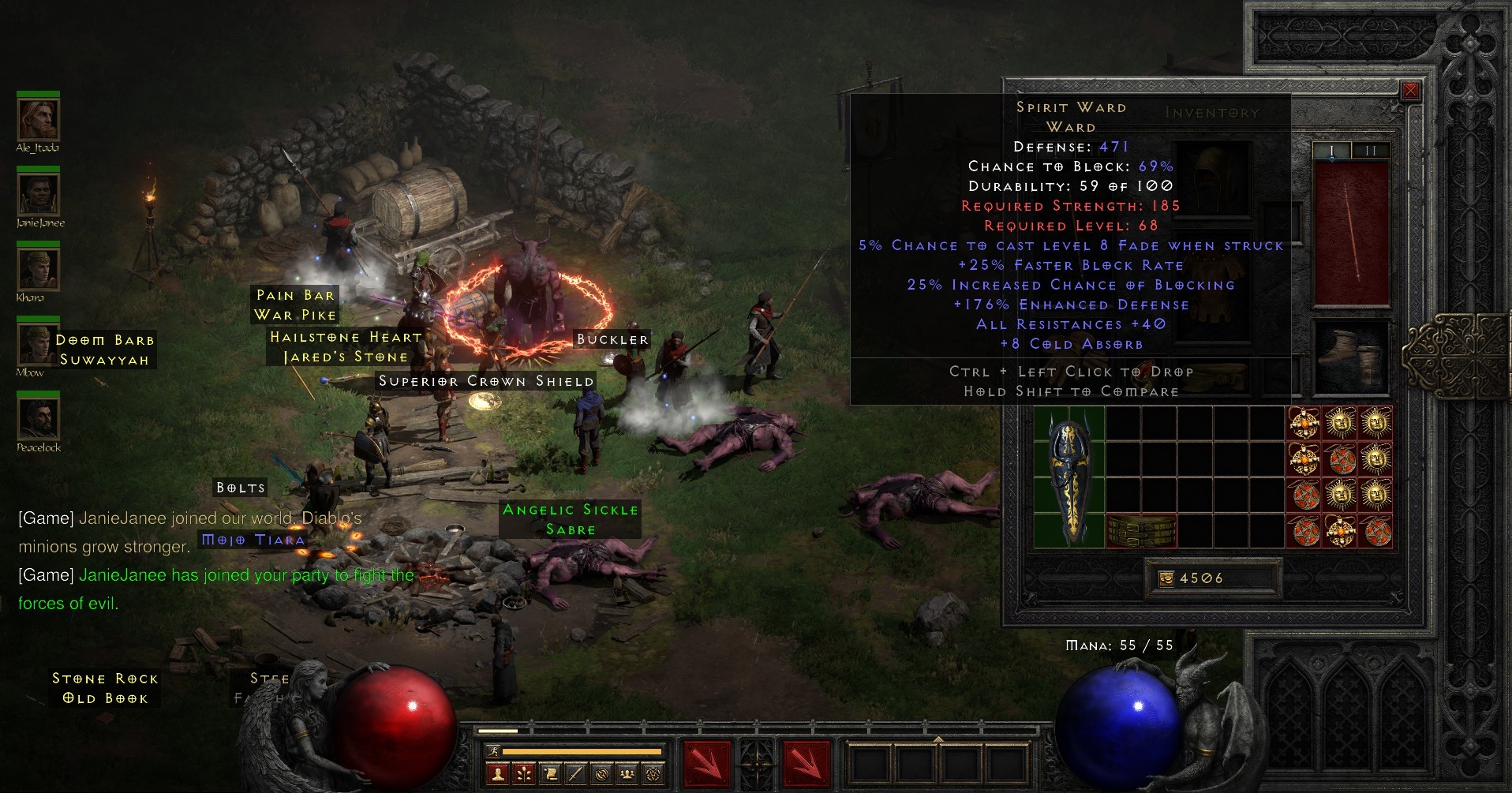Screen dimensions: 1512x793
Task: Select weapon set II tab
Action: (x=1370, y=148)
